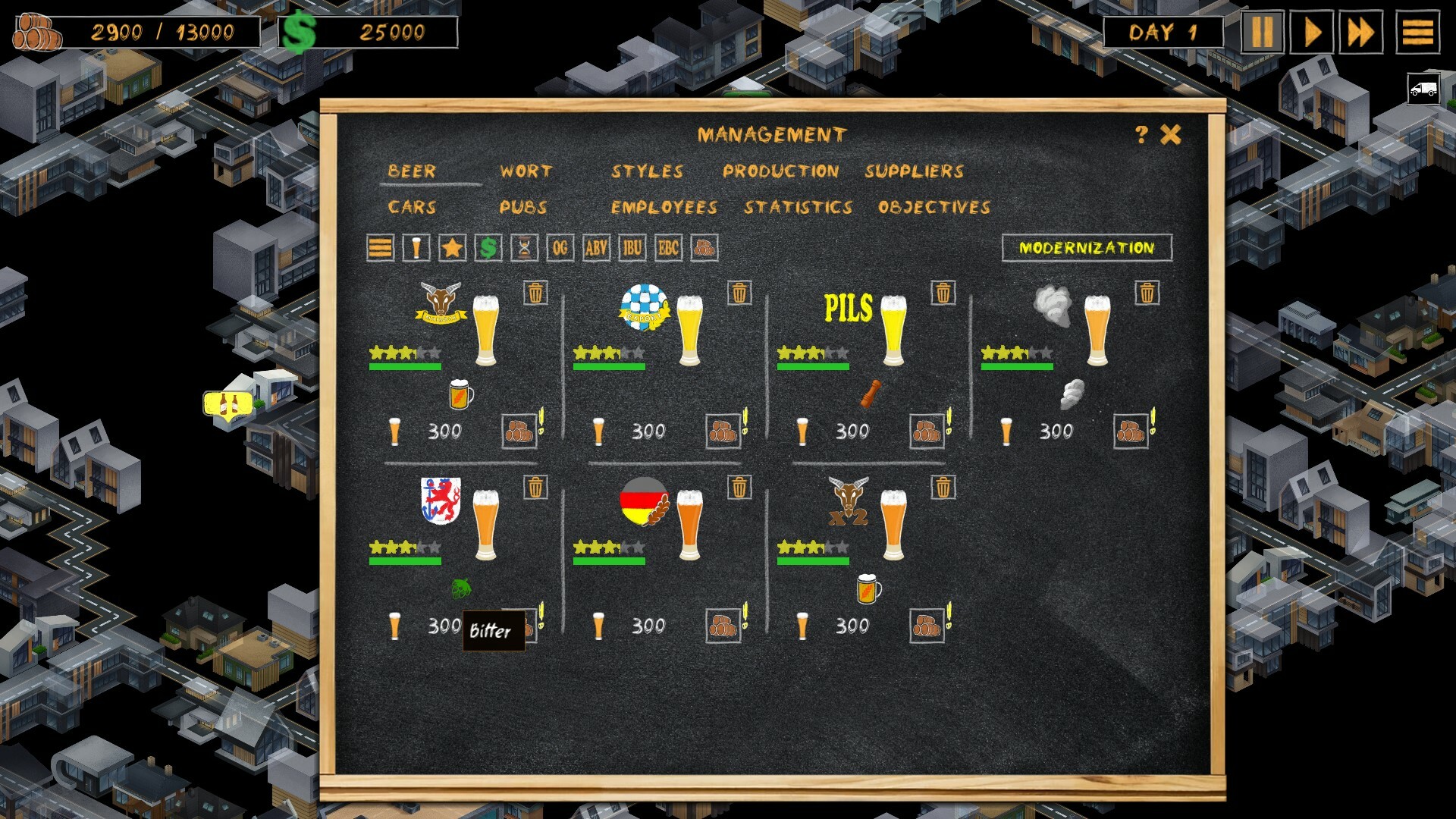Select the EBC color filter
This screenshot has width=1456, height=819.
667,247
